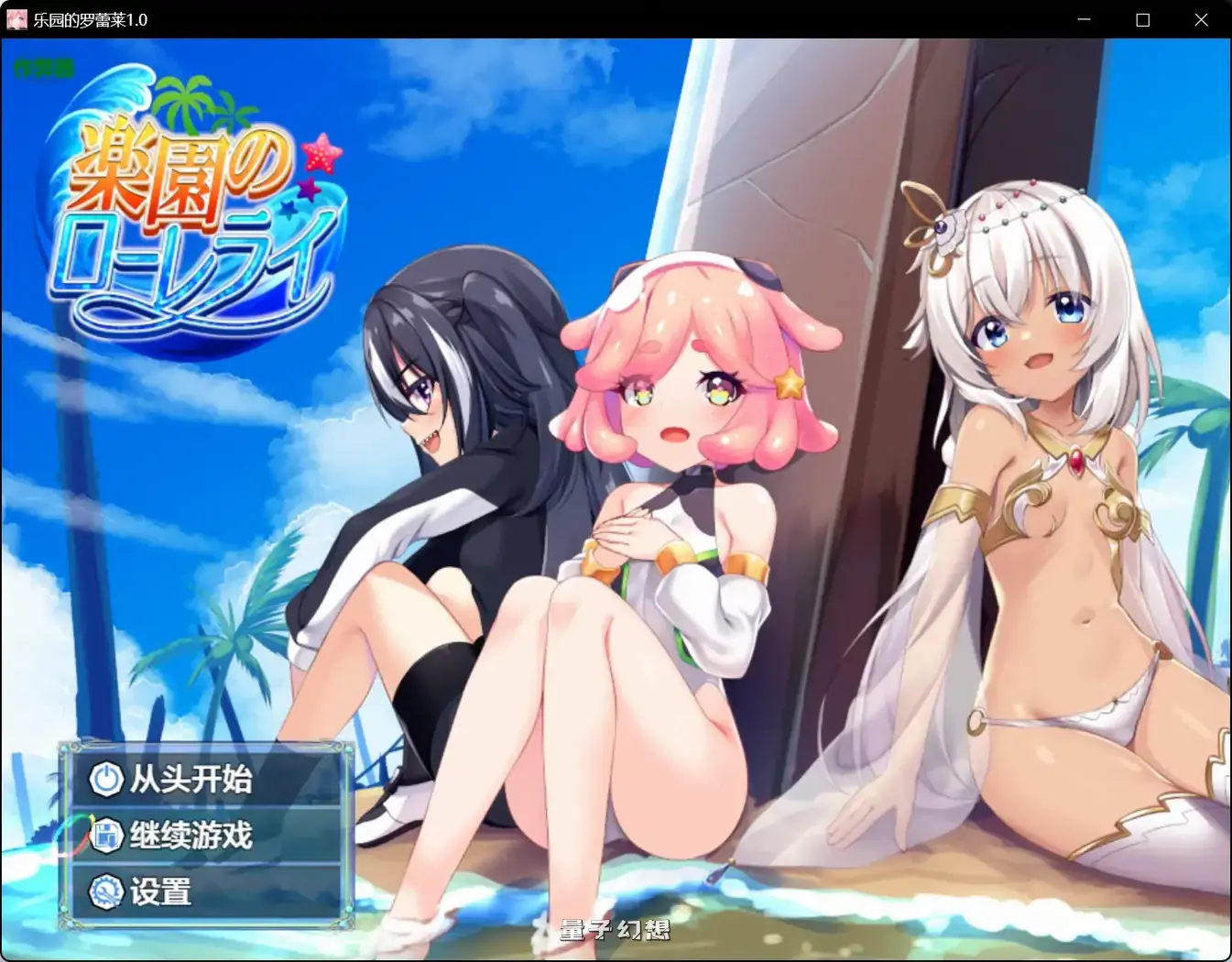Choose 继续游戏 to load a save

point(196,836)
